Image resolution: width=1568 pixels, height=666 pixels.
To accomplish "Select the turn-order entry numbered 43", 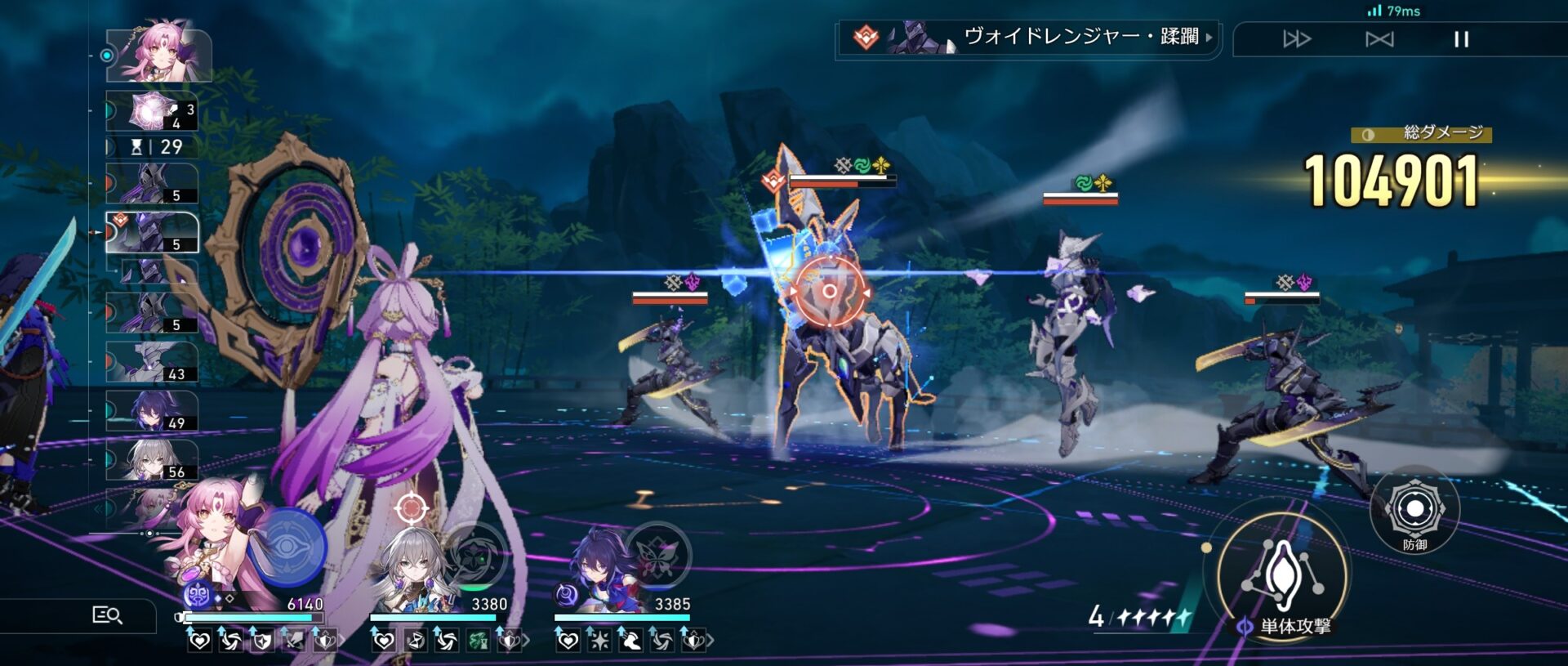I will pos(152,362).
